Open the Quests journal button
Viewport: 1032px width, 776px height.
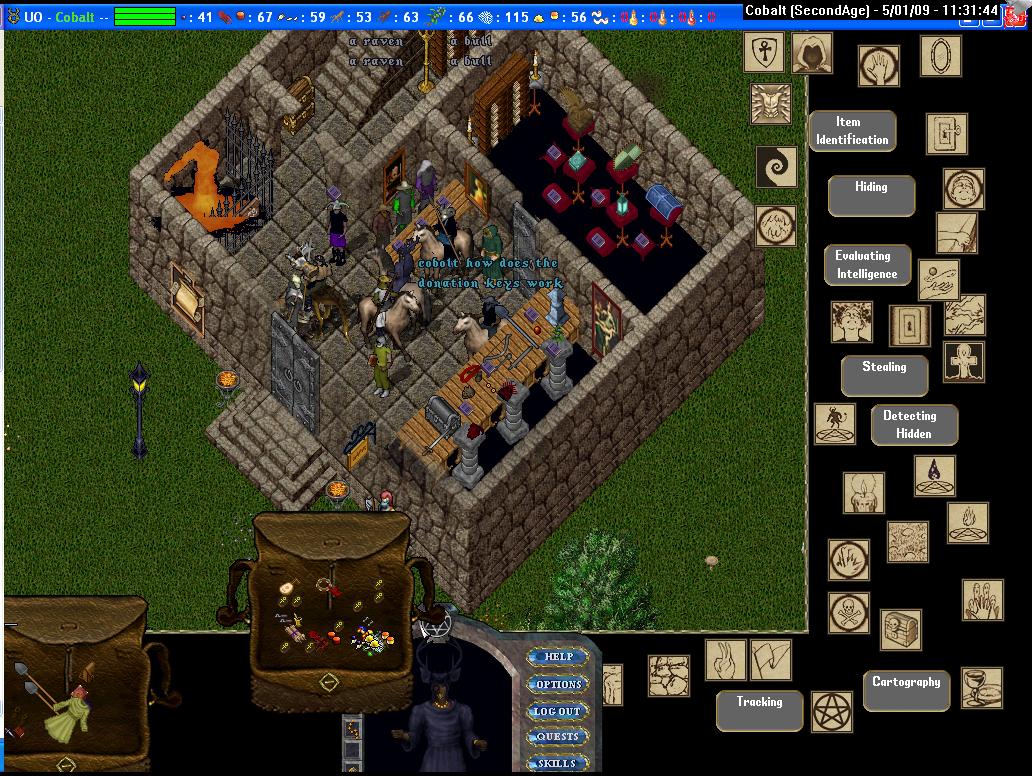point(557,737)
